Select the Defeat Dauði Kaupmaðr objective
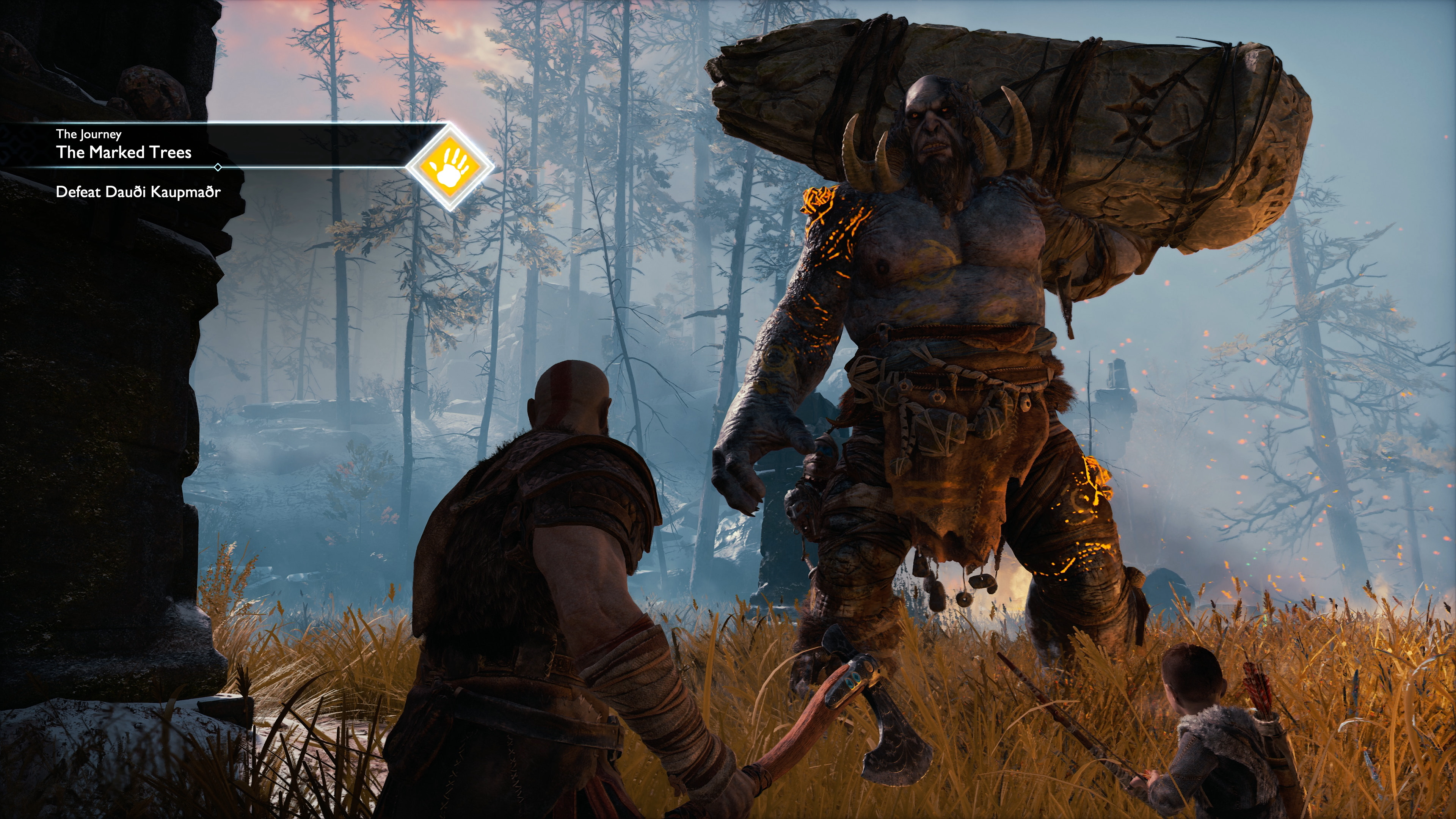 click(x=138, y=192)
